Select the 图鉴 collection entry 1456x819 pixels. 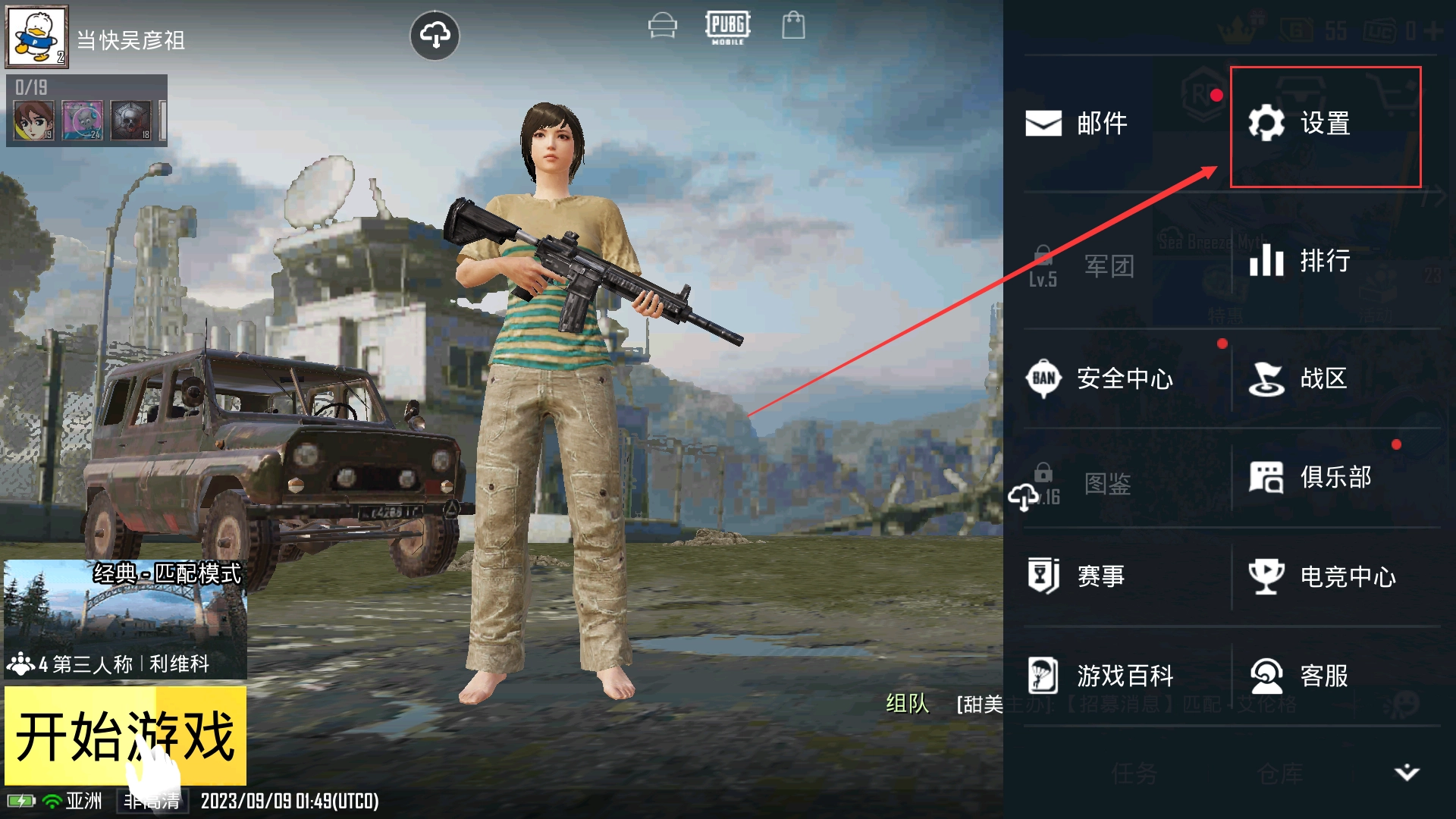(x=1086, y=484)
